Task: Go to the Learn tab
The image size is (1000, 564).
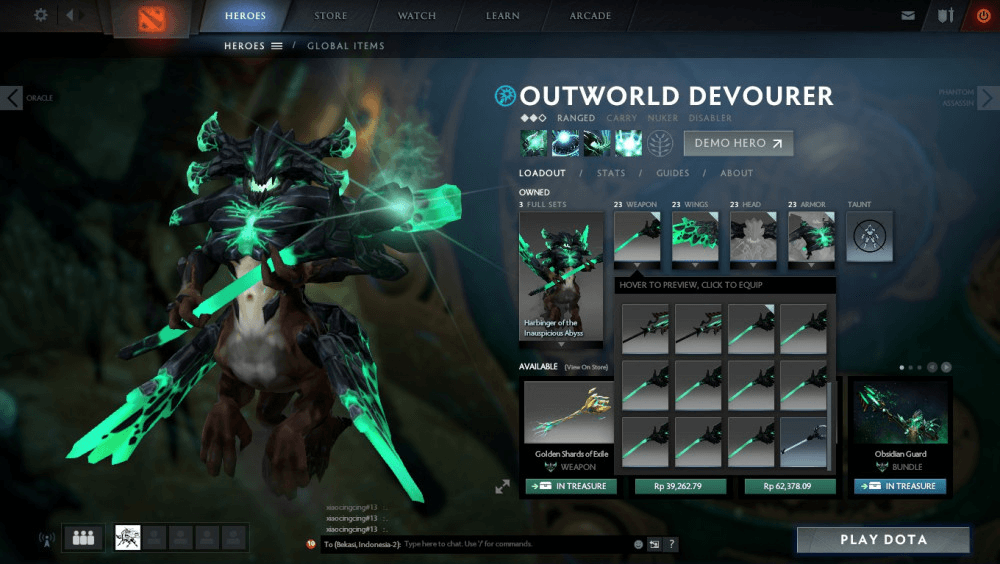Action: point(502,16)
